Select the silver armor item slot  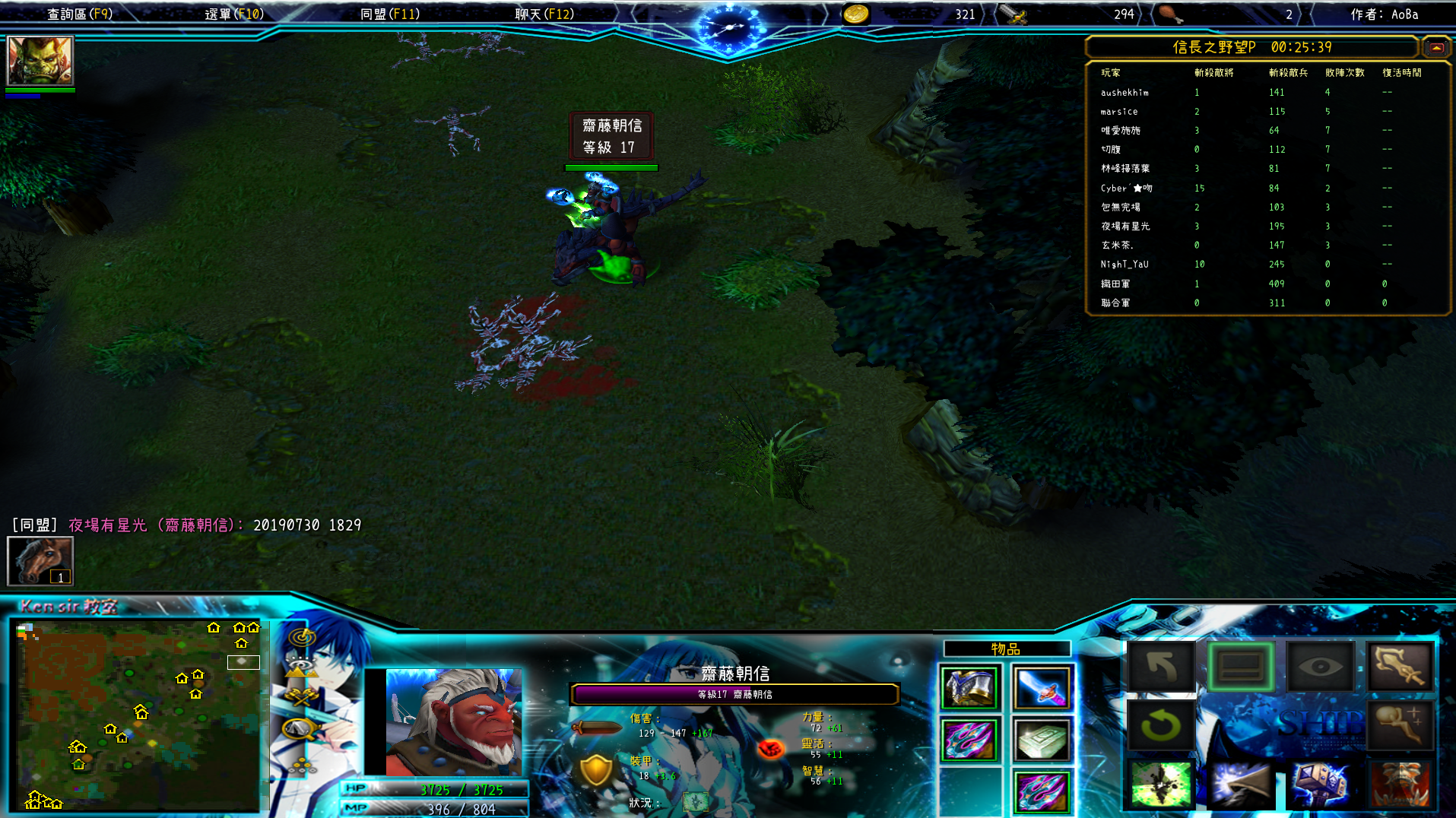pos(969,687)
